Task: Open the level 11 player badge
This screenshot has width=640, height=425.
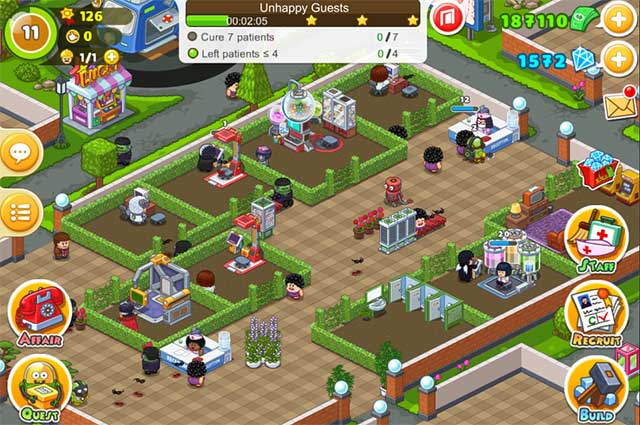Action: click(30, 29)
